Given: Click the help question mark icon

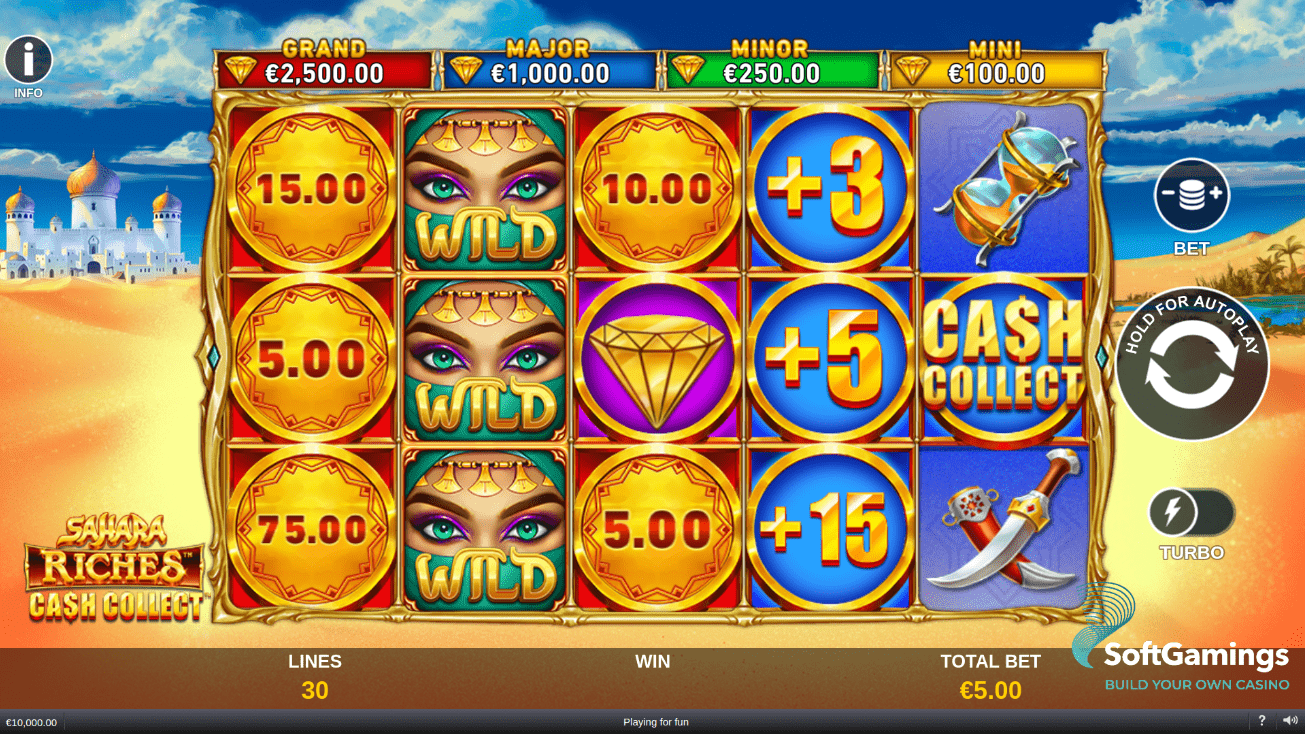Looking at the screenshot, I should [1262, 721].
